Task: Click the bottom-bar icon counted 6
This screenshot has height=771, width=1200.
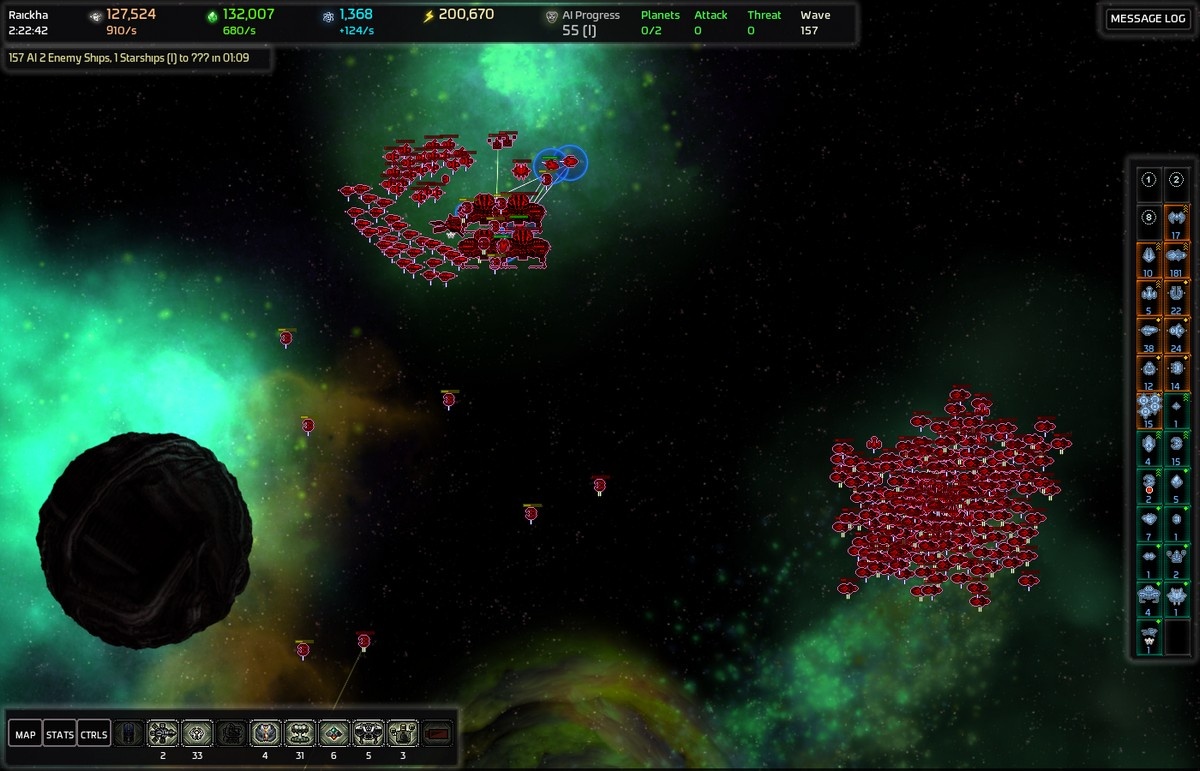Action: [x=334, y=734]
